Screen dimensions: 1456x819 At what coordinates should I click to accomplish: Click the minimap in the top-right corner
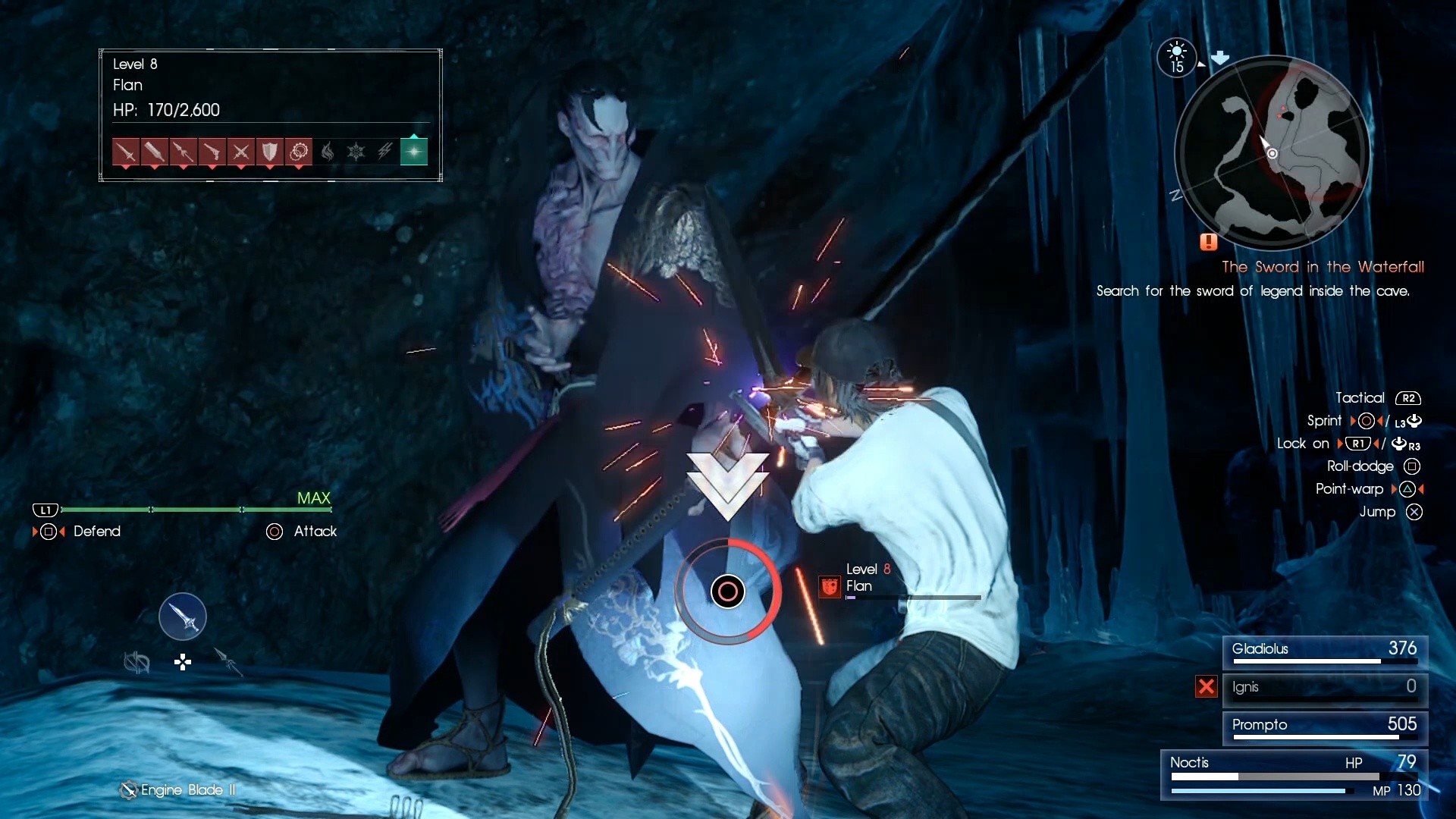click(1271, 153)
